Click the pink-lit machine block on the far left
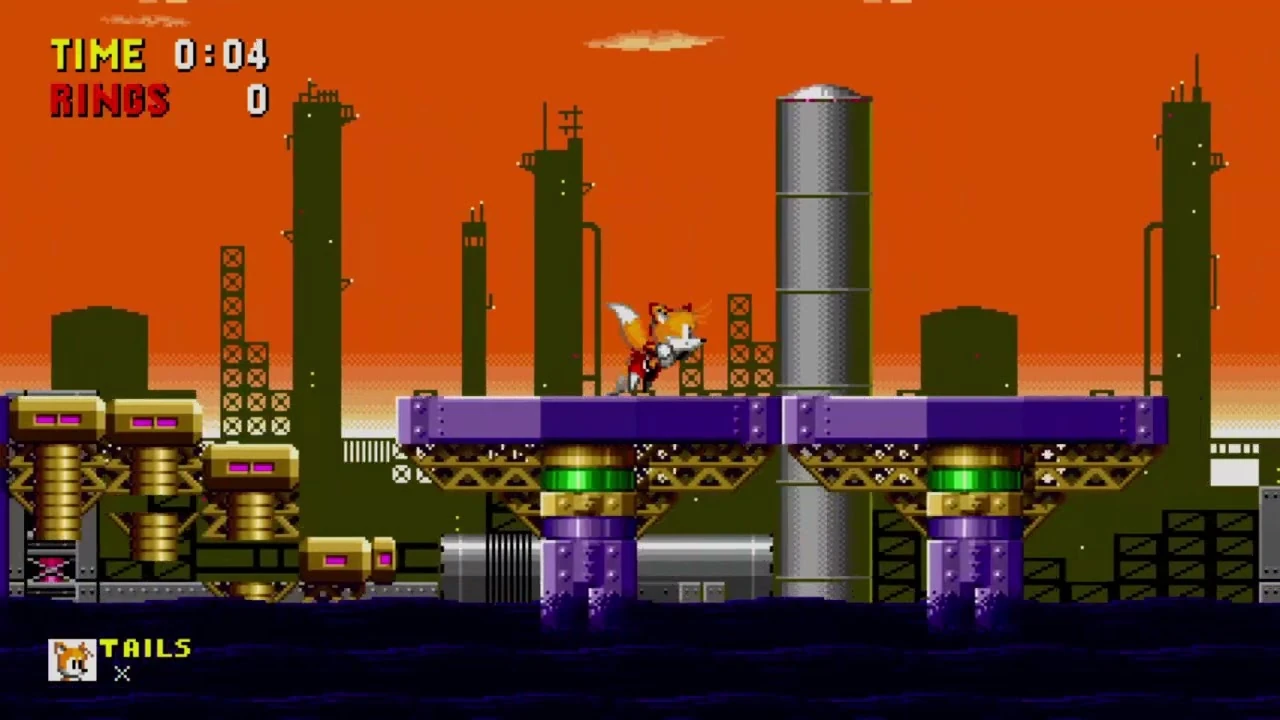 point(57,420)
